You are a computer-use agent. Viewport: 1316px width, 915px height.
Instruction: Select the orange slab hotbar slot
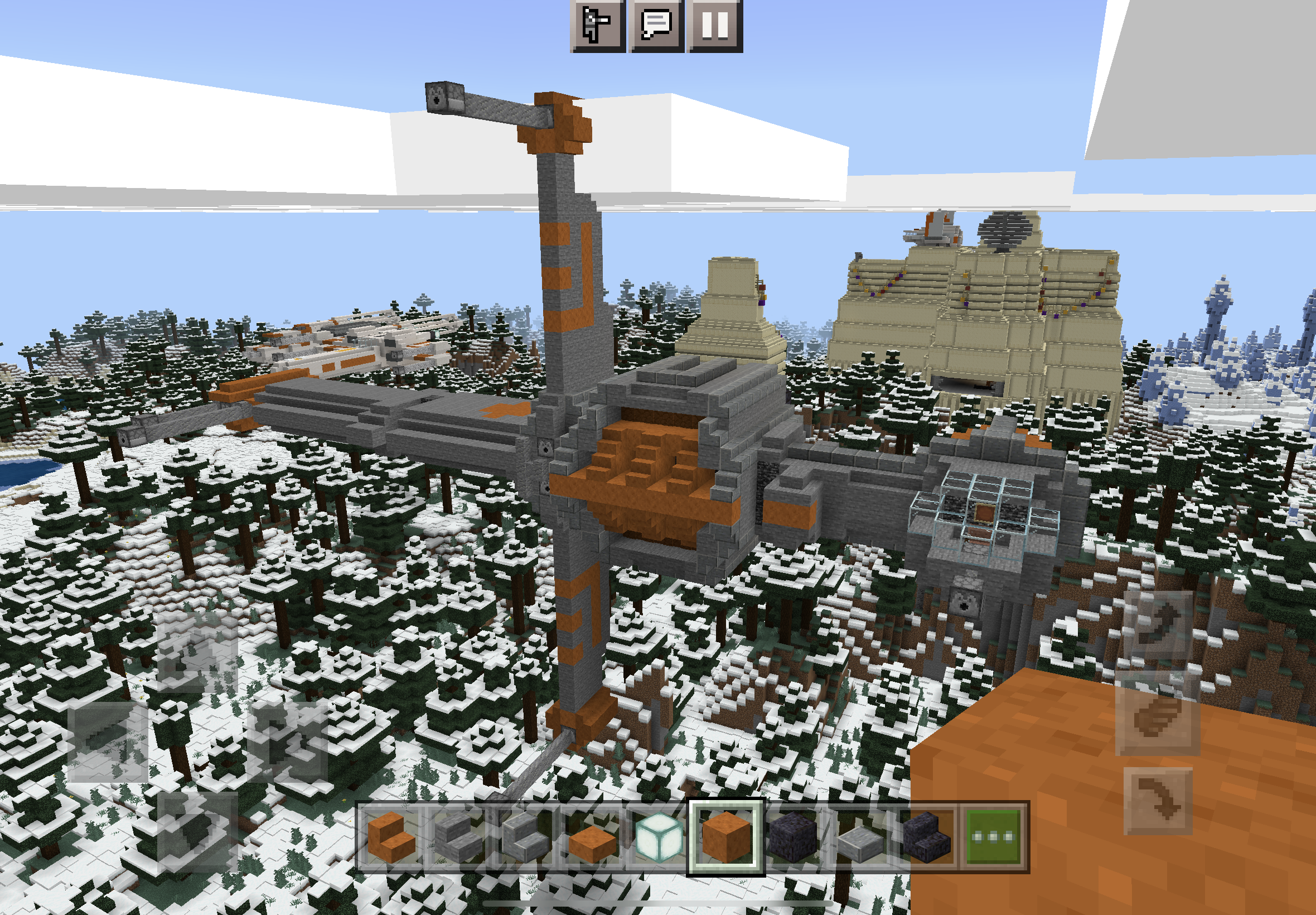591,838
